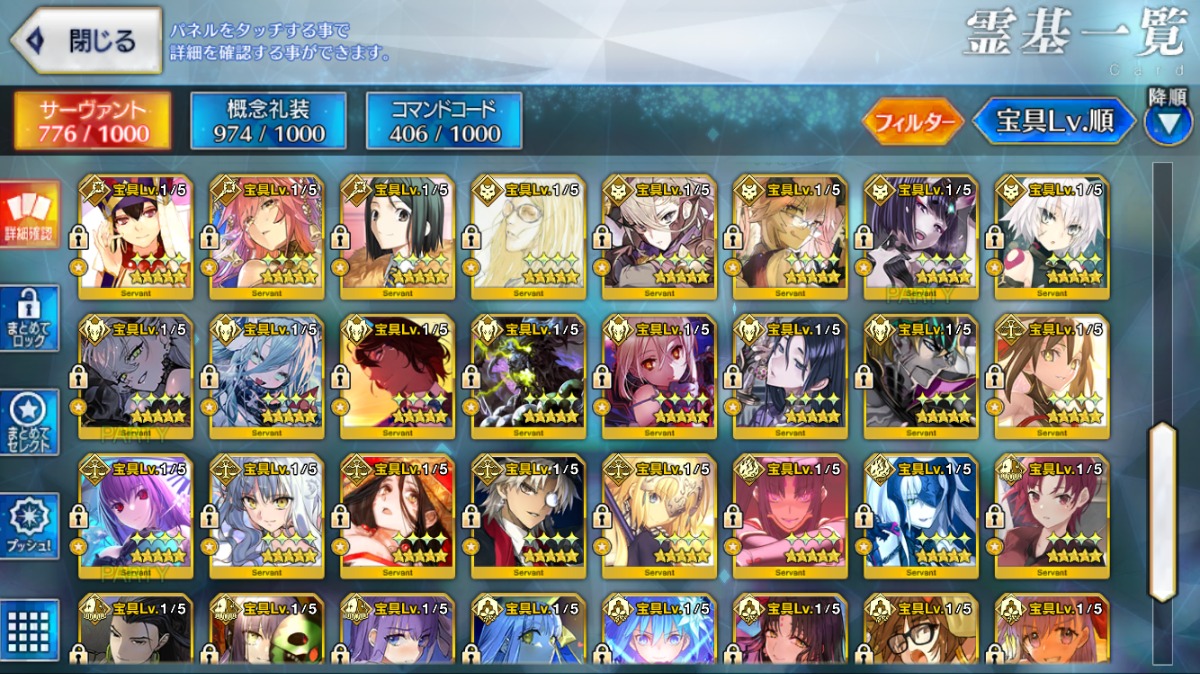Tap the プッシュ! button
Viewport: 1200px width, 674px height.
click(30, 526)
